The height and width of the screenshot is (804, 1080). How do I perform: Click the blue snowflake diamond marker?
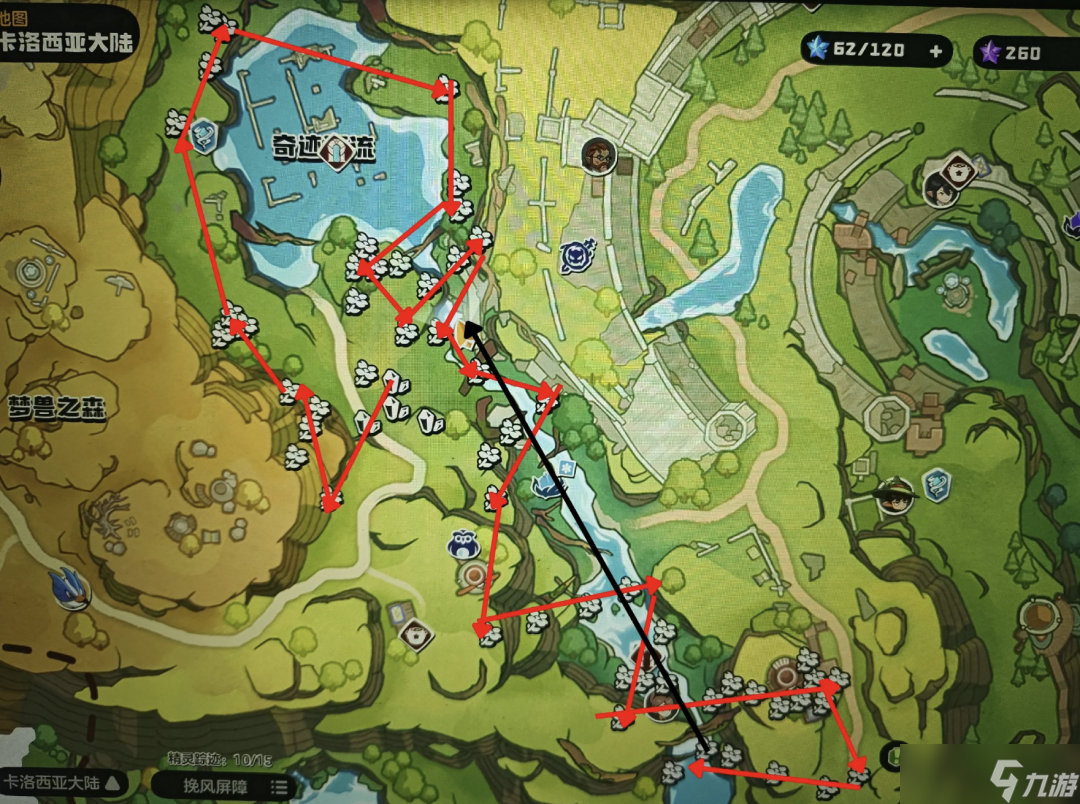[566, 468]
